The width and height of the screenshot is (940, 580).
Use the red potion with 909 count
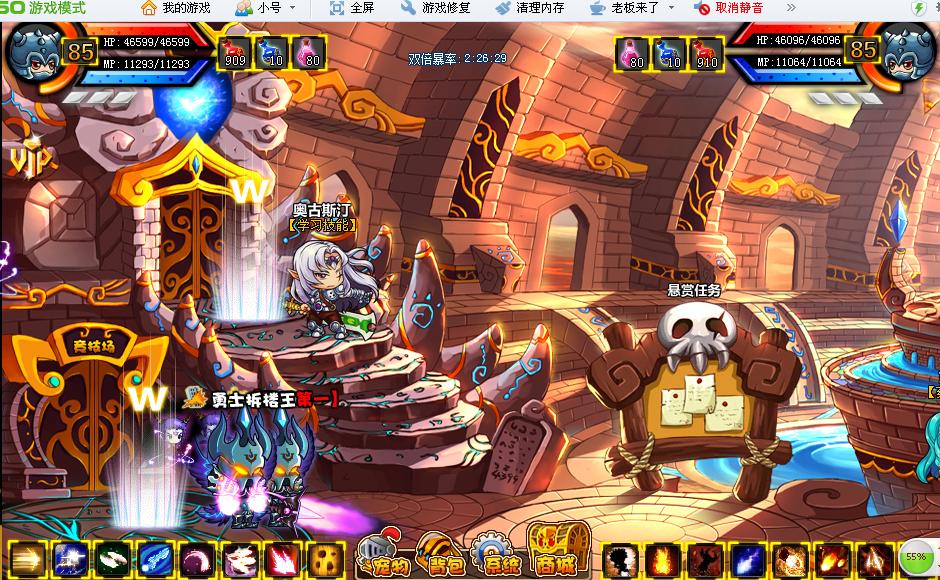point(235,53)
